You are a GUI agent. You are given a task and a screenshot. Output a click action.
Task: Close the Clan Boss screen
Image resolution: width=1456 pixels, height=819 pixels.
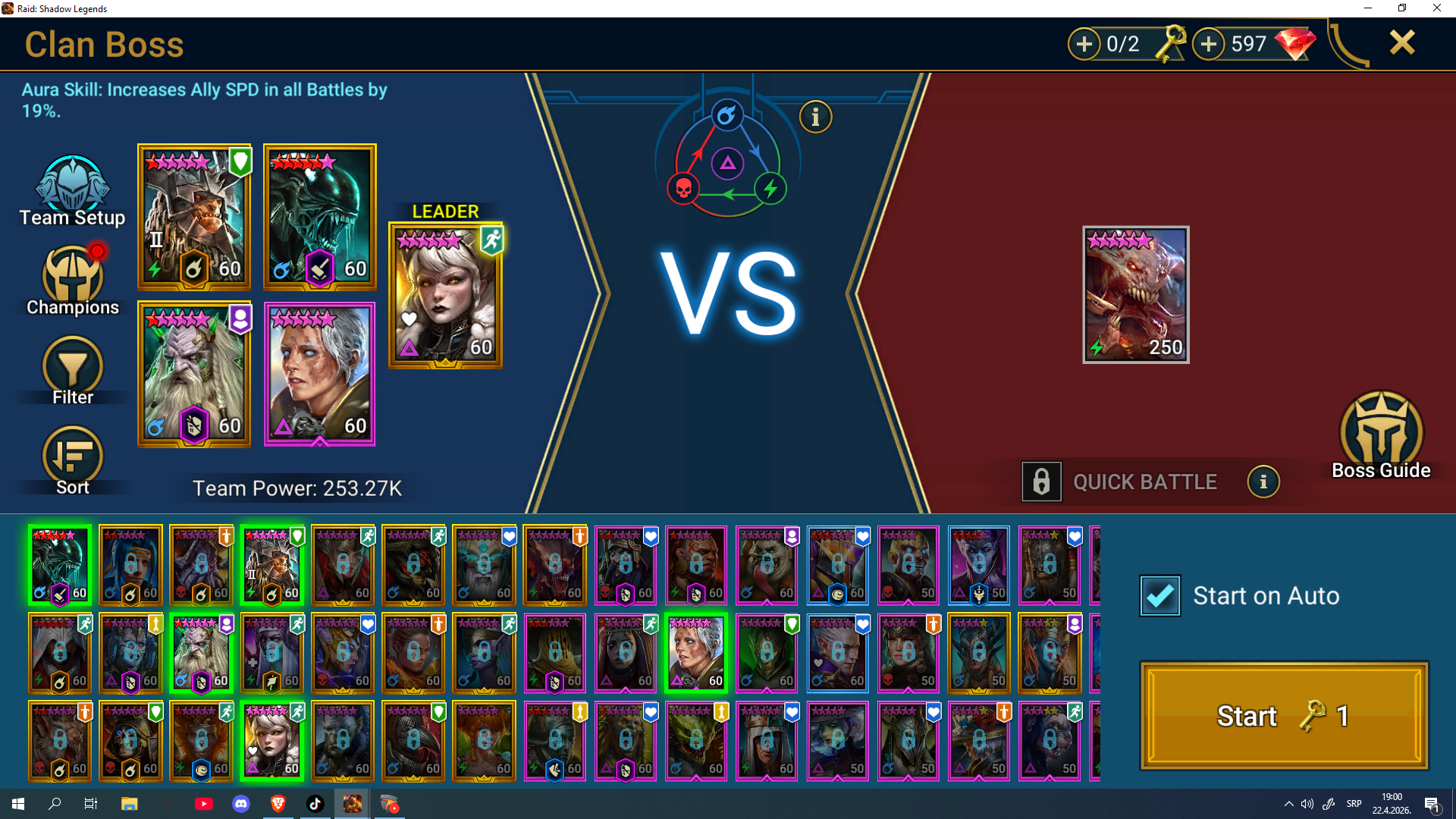tap(1402, 42)
